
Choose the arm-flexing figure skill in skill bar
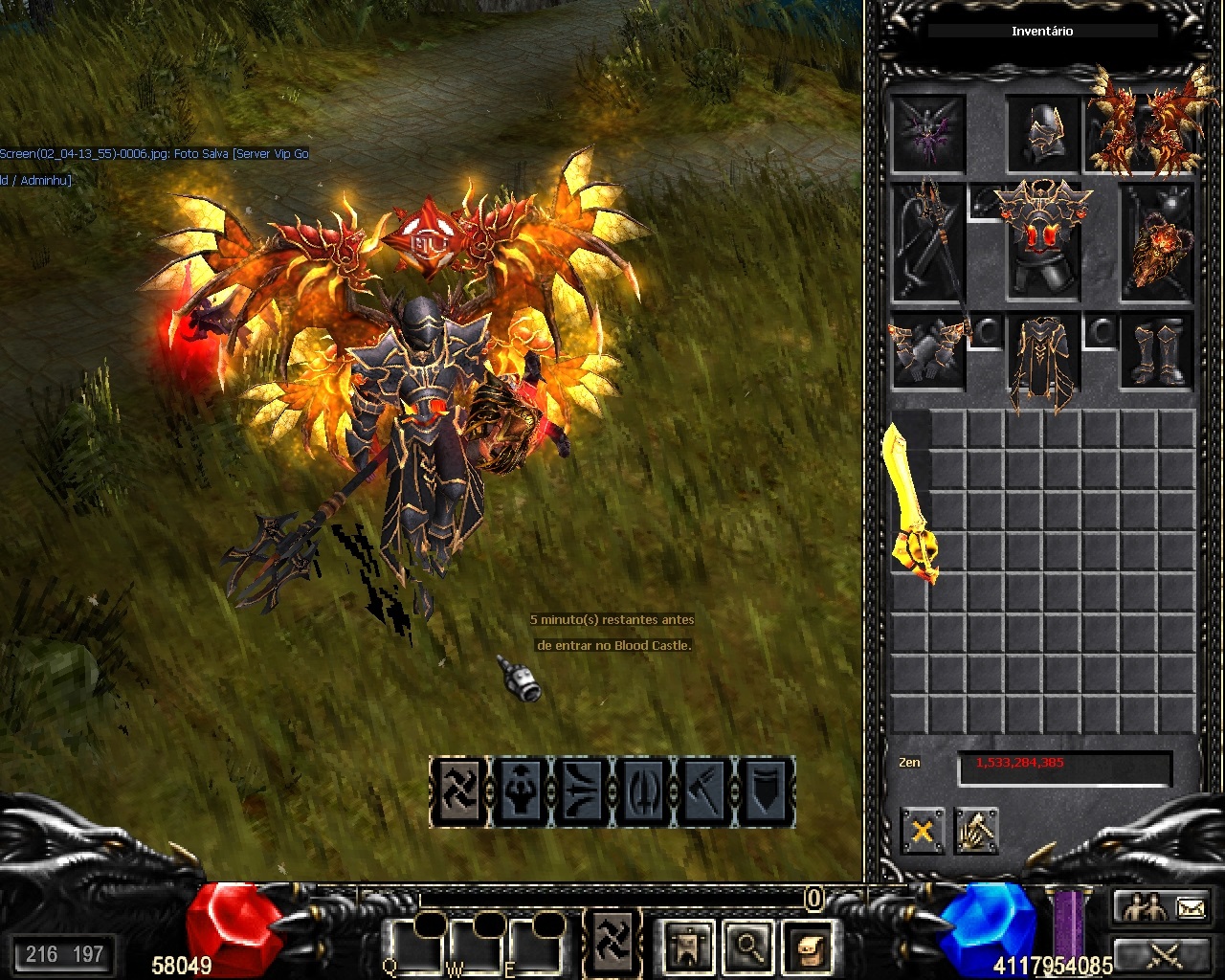tap(519, 791)
